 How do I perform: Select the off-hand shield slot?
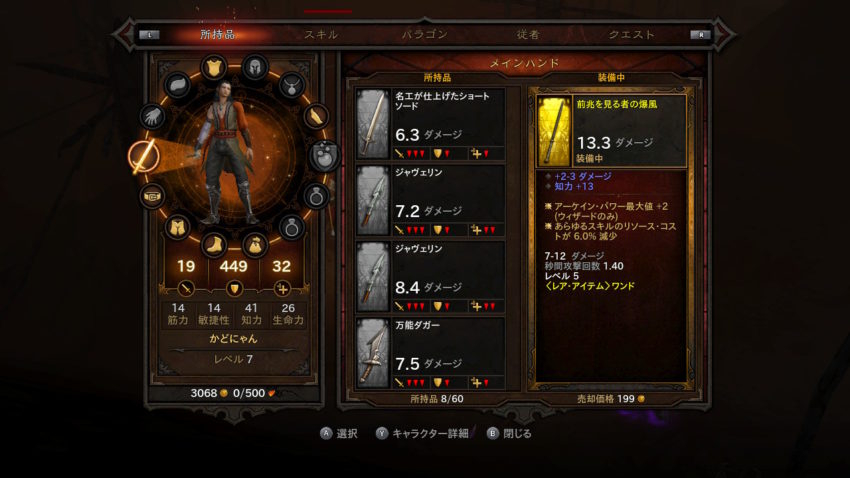324,155
